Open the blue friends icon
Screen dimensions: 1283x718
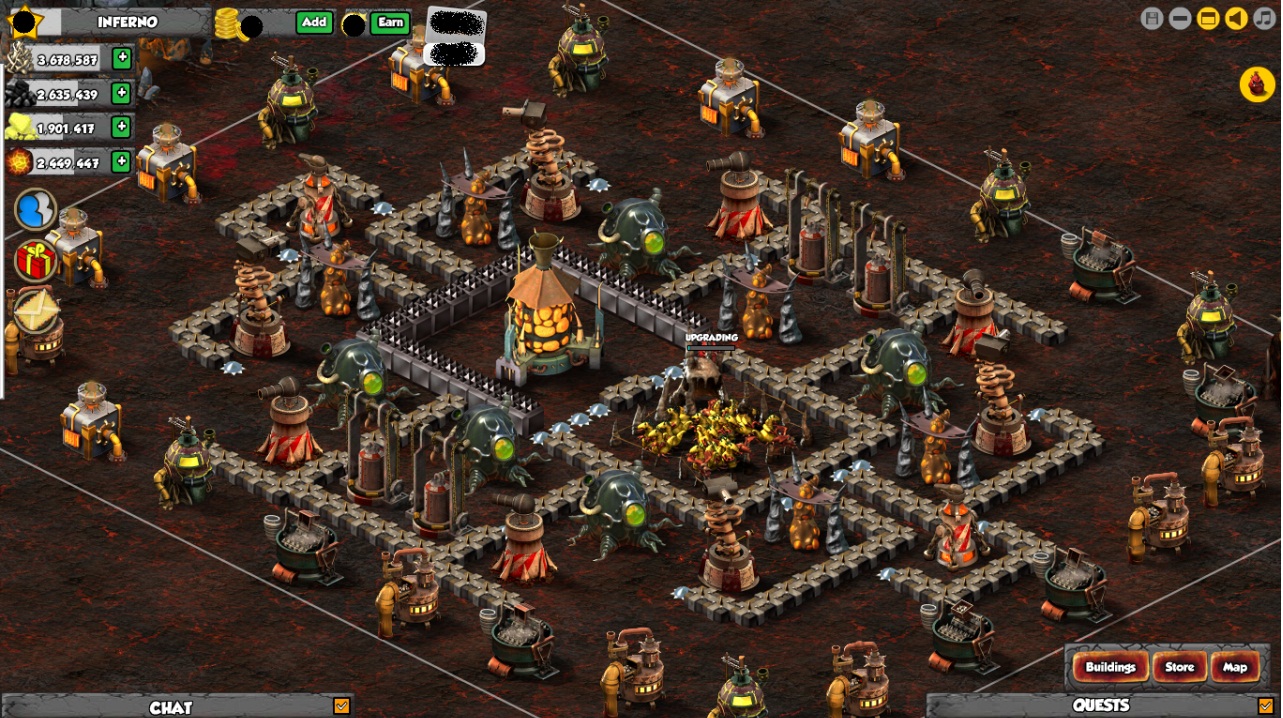coord(35,210)
